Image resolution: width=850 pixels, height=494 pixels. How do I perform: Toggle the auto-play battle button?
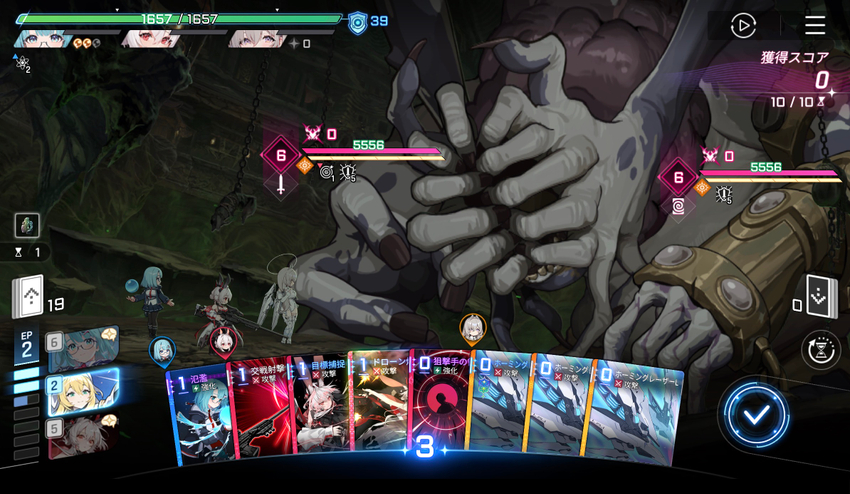(x=743, y=25)
